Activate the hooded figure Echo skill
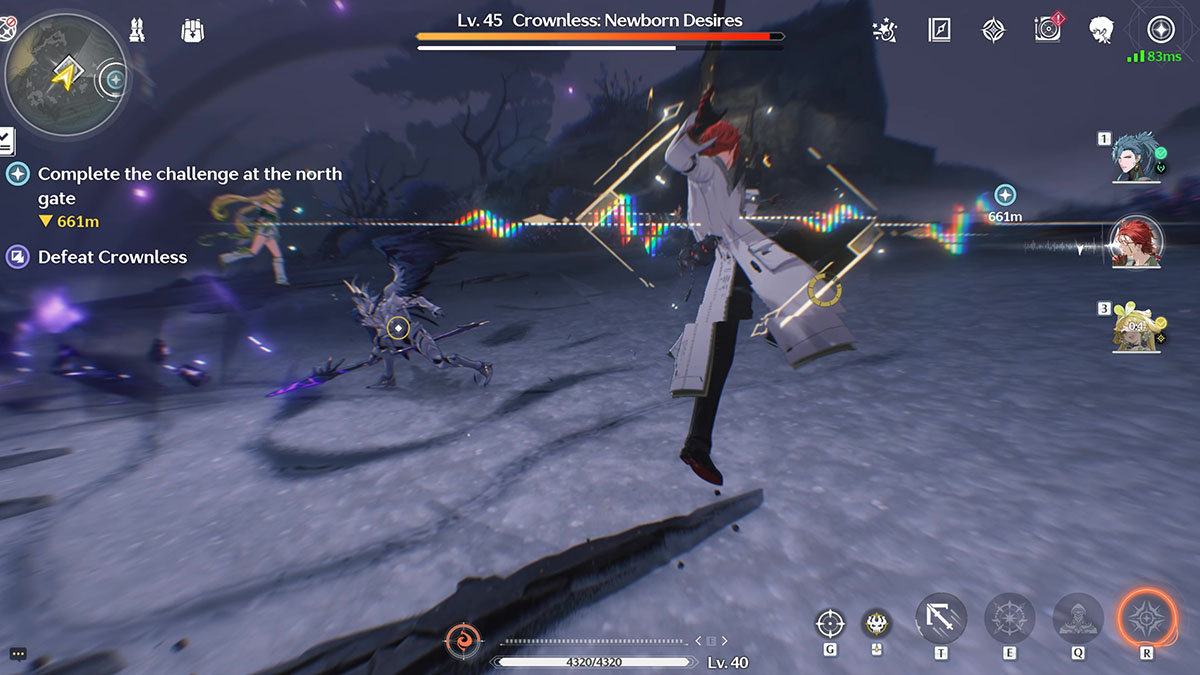 1078,619
